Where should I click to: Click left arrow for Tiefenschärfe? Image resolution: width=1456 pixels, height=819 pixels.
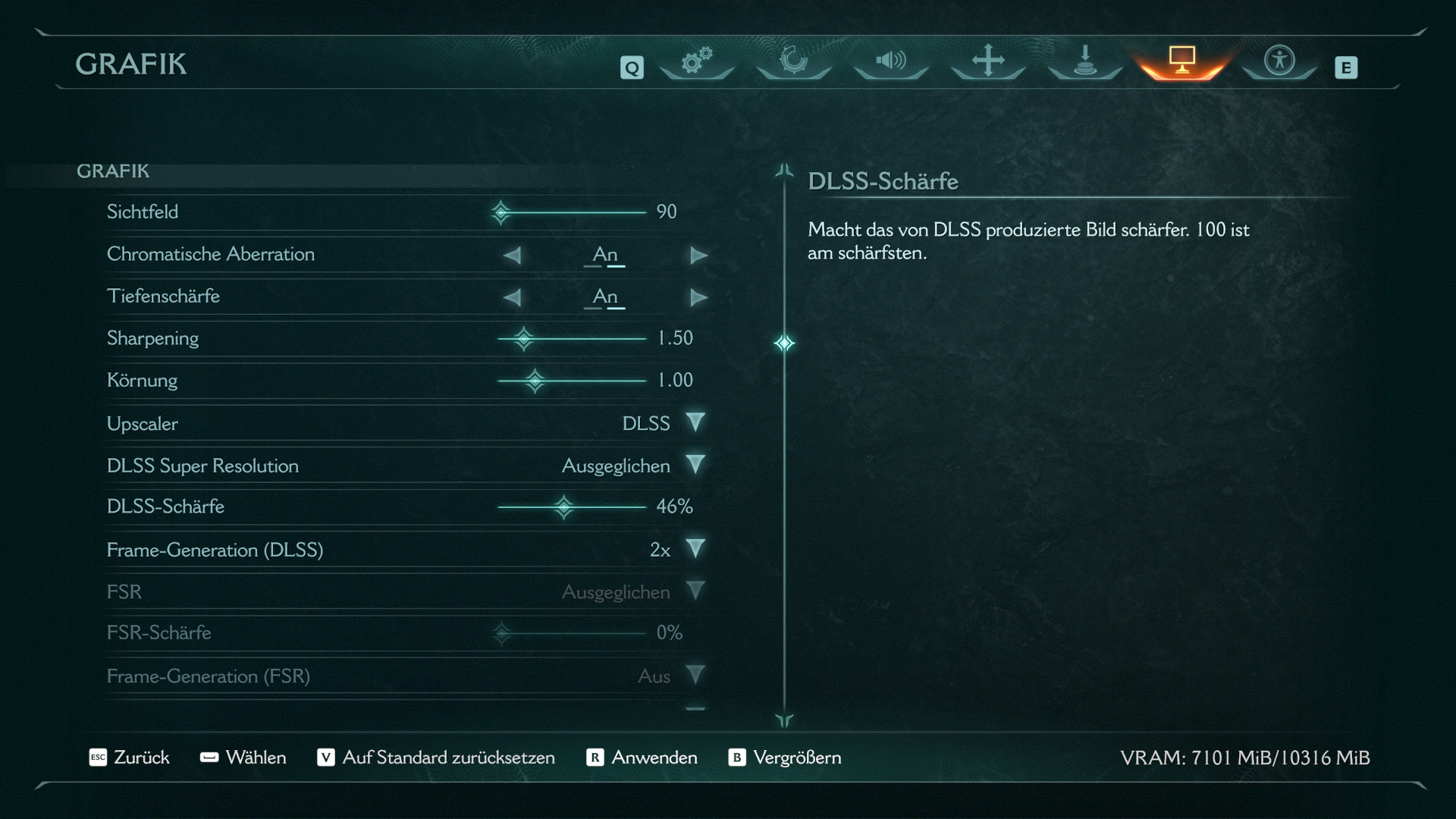513,297
